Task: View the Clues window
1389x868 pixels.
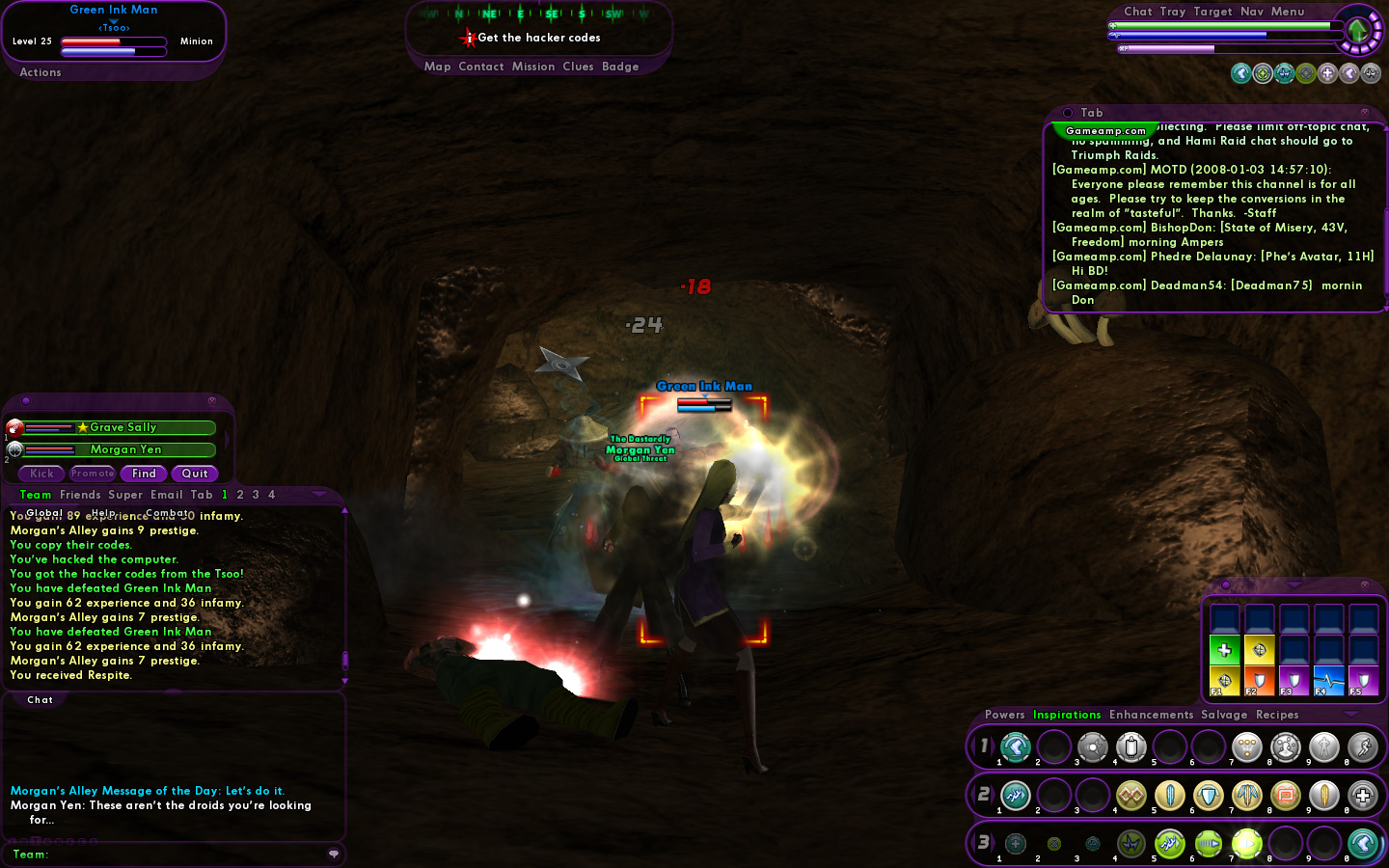Action: pyautogui.click(x=578, y=67)
